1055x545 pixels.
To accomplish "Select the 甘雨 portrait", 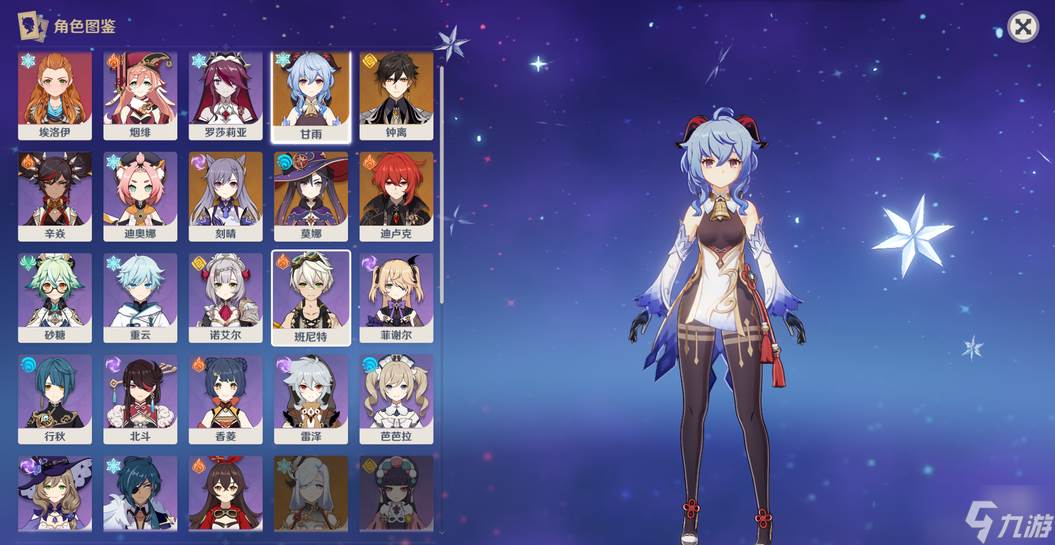I will point(311,93).
